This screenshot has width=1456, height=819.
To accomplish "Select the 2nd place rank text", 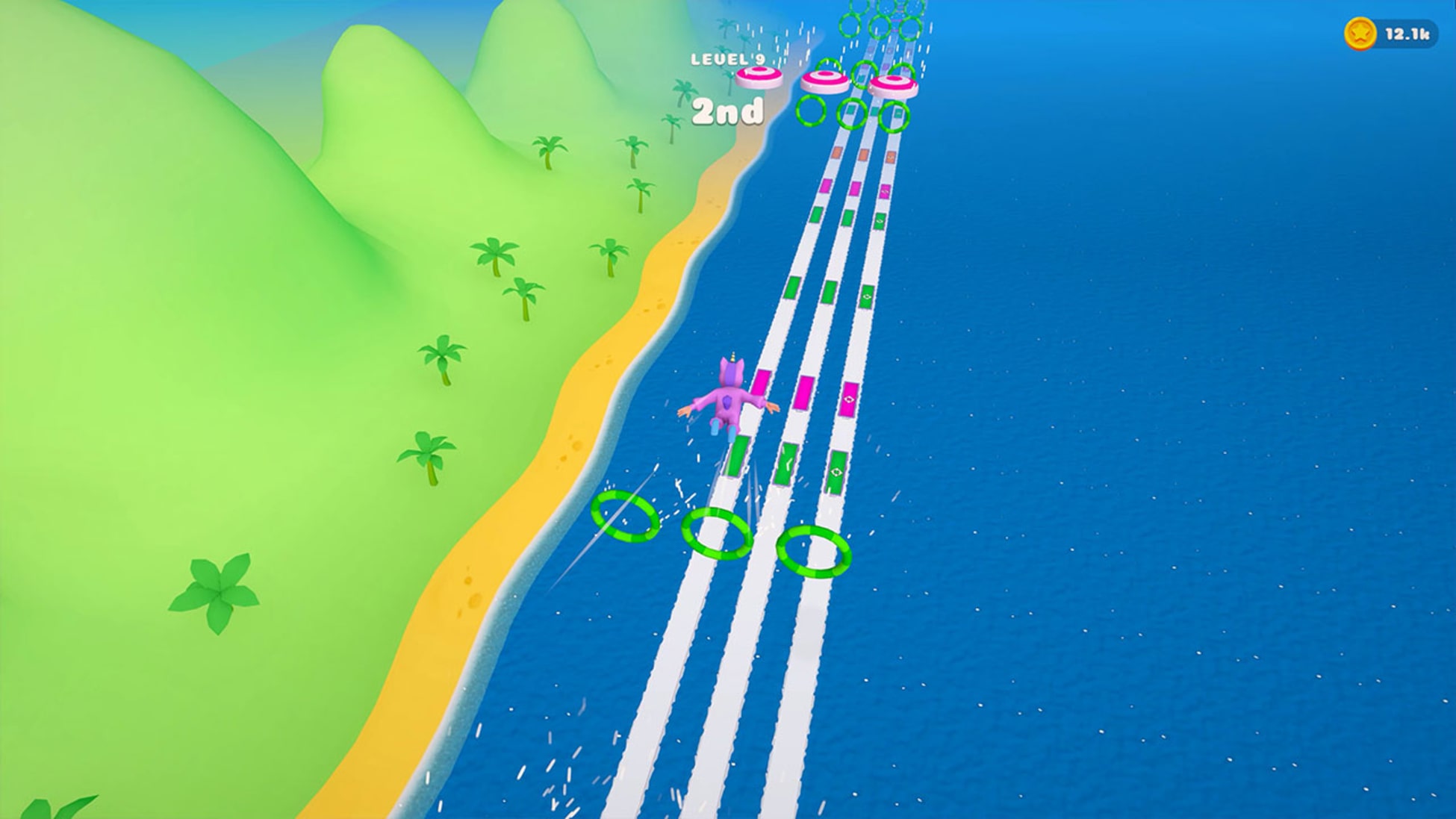I will coord(728,112).
